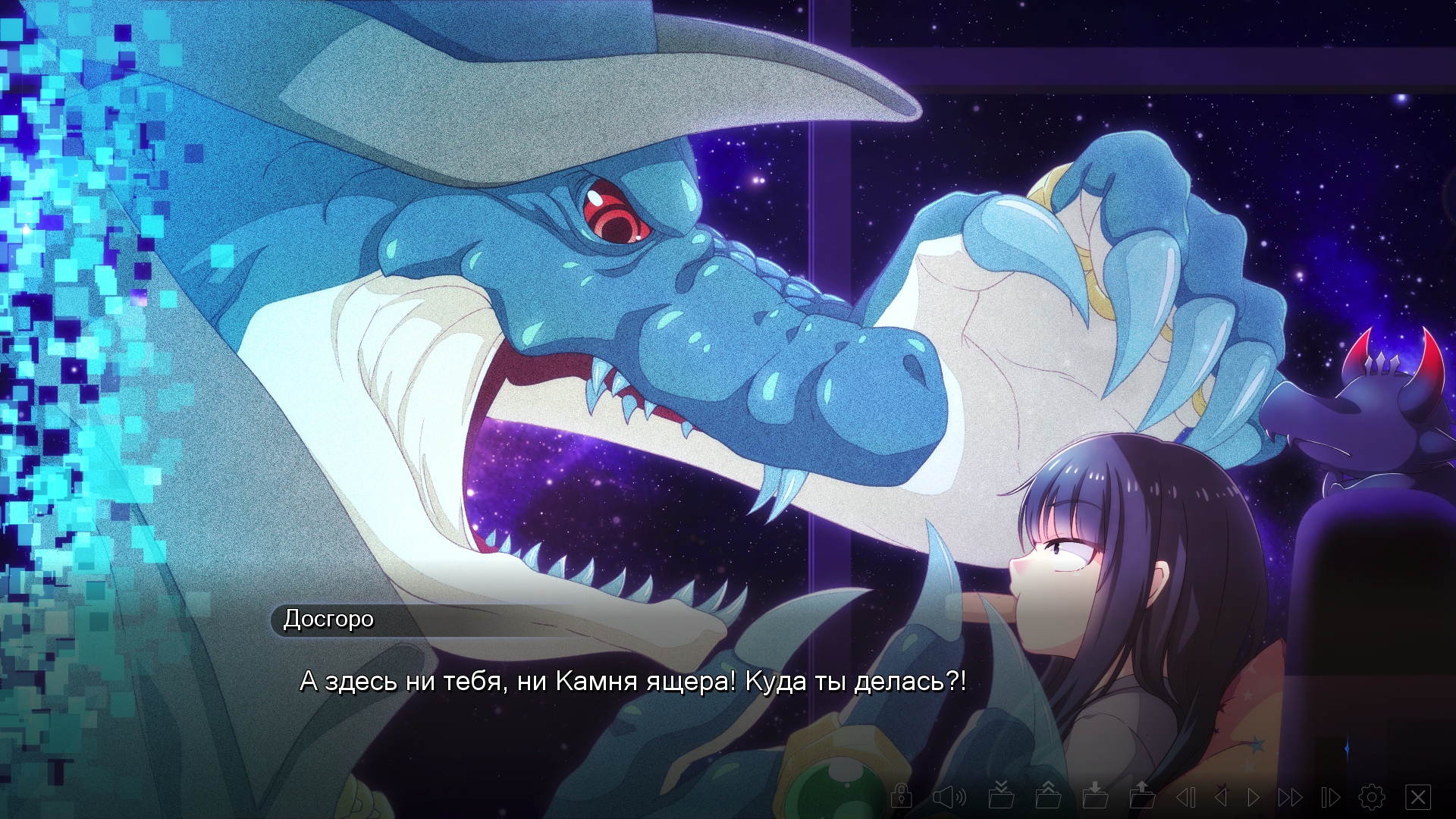Activate fast-forward skip mode
The image size is (1456, 819).
1290,797
